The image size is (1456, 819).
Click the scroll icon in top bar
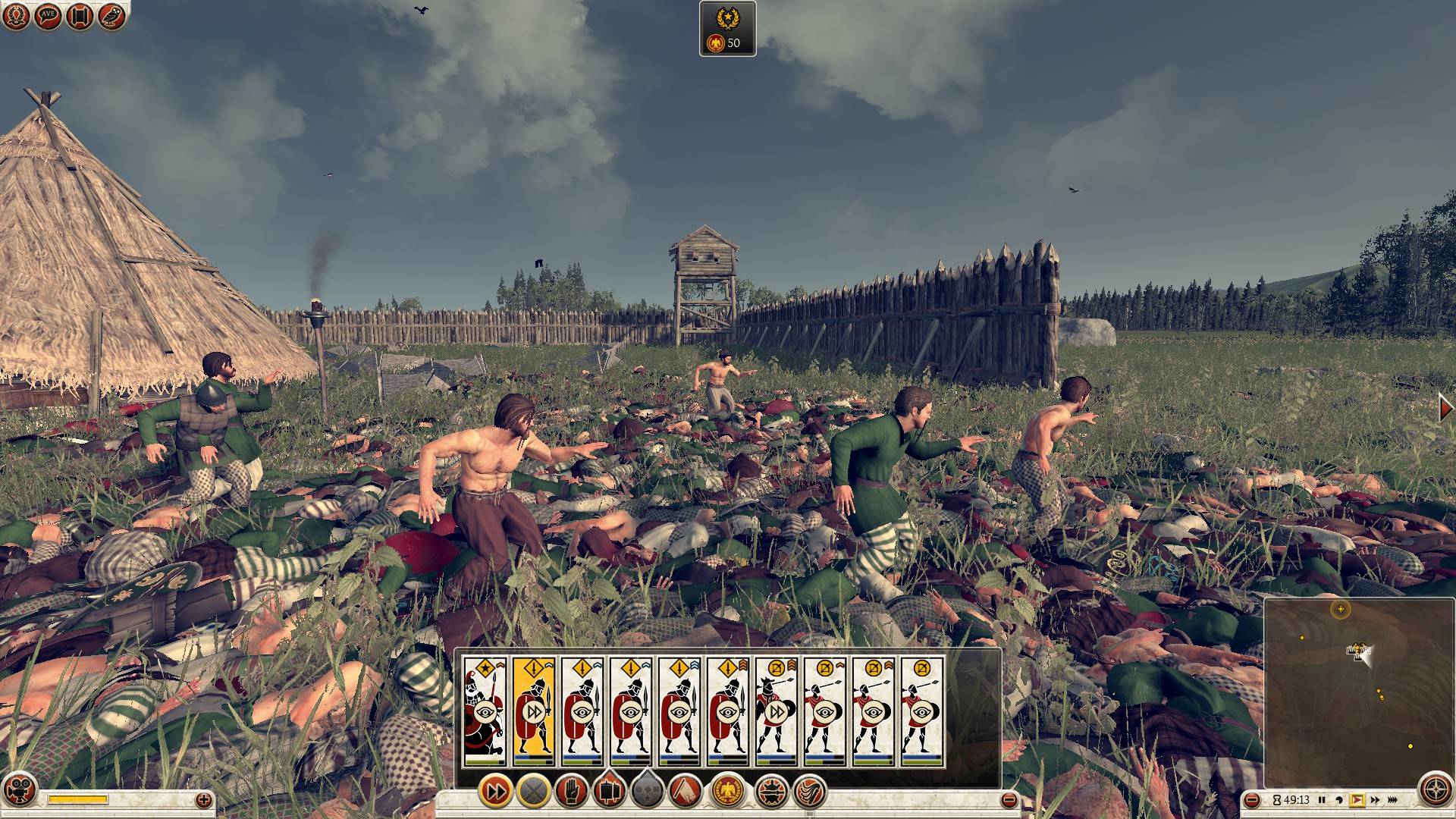80,17
